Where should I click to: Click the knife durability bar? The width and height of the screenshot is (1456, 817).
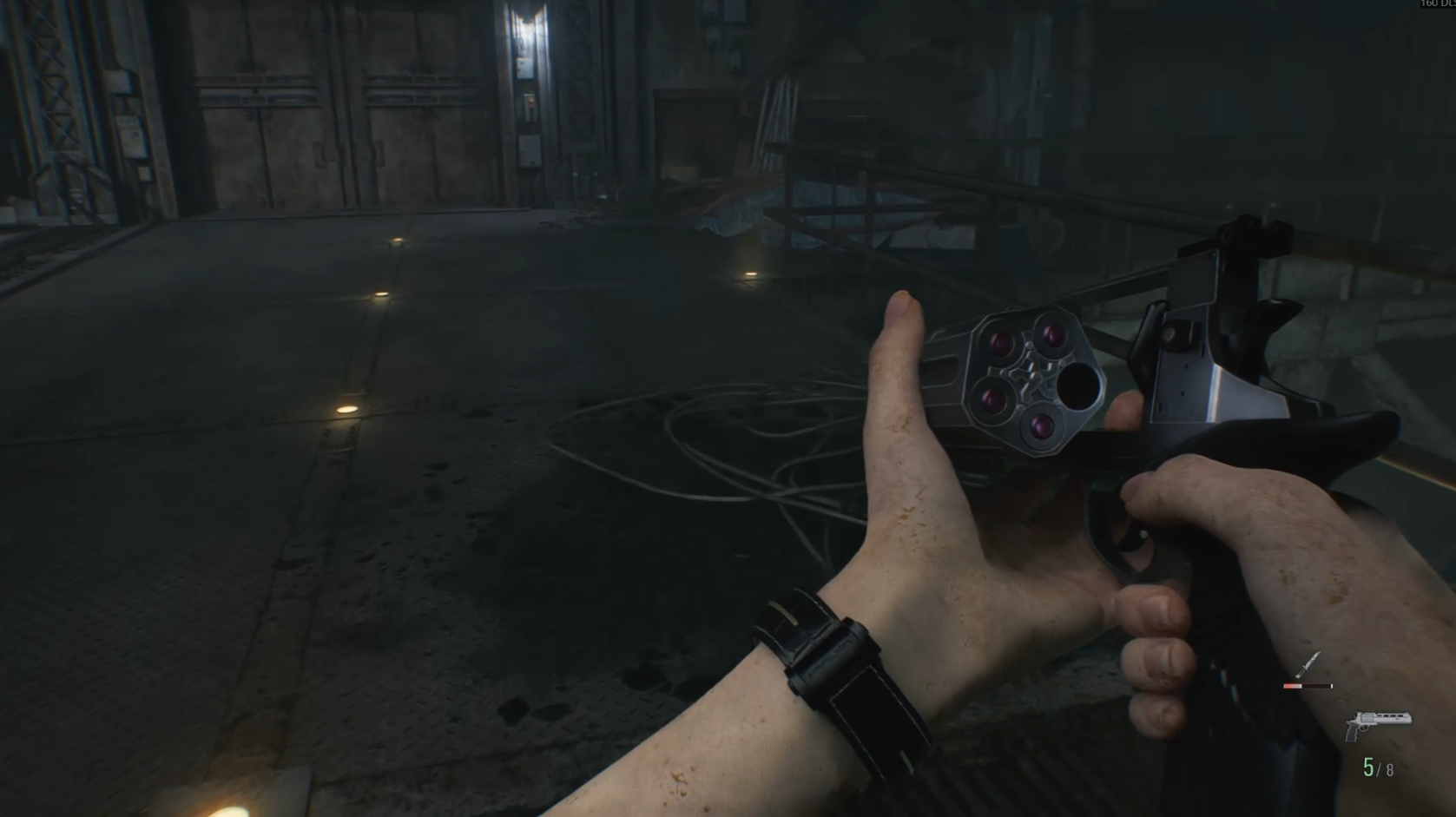[x=1308, y=686]
